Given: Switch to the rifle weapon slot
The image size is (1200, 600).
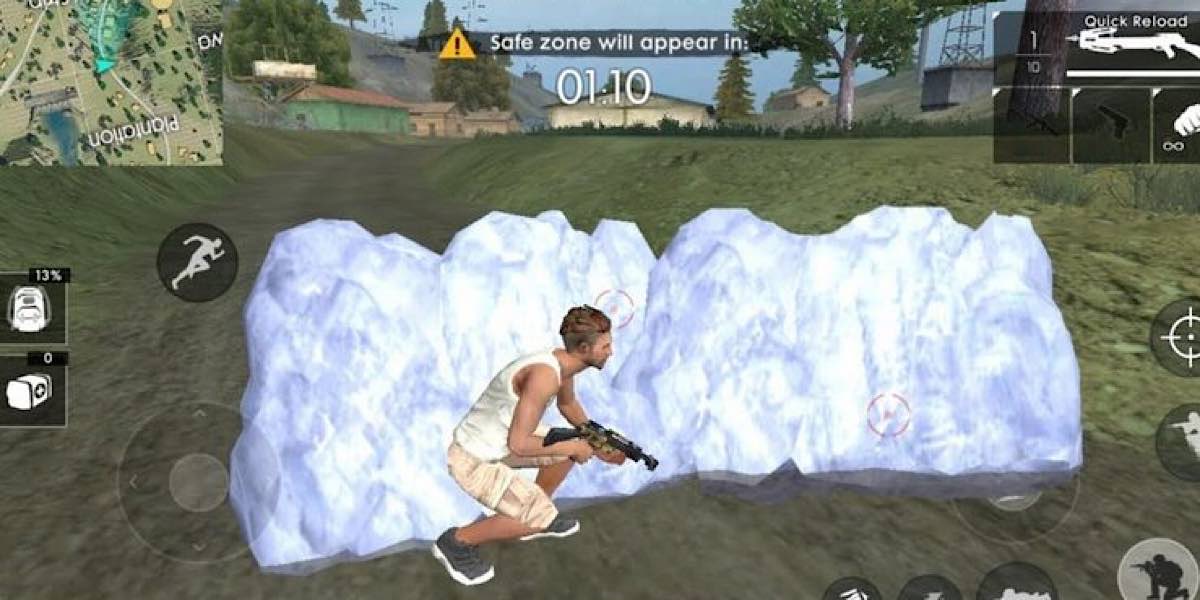Looking at the screenshot, I should click(x=1032, y=125).
